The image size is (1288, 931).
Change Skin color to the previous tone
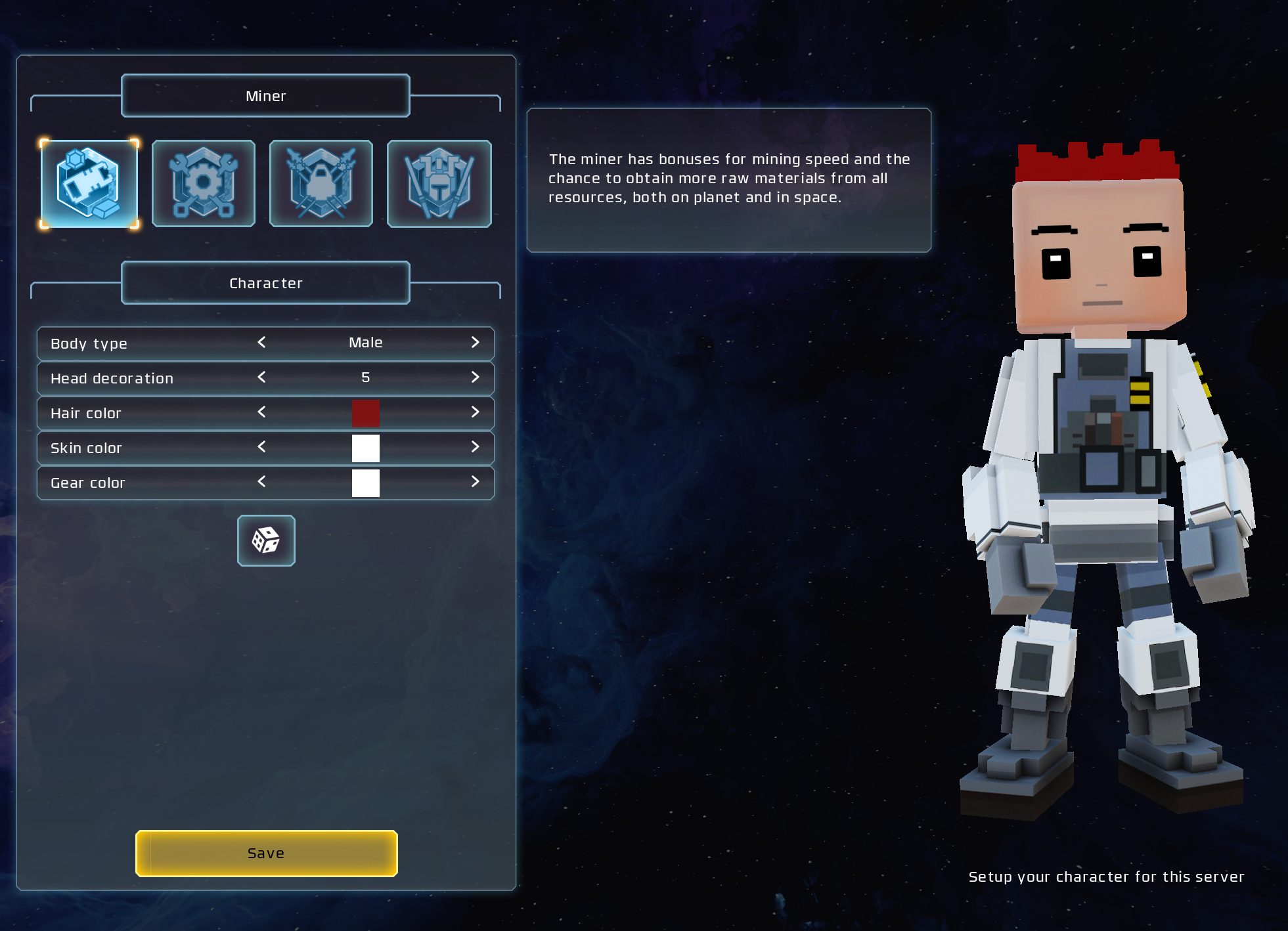[261, 447]
